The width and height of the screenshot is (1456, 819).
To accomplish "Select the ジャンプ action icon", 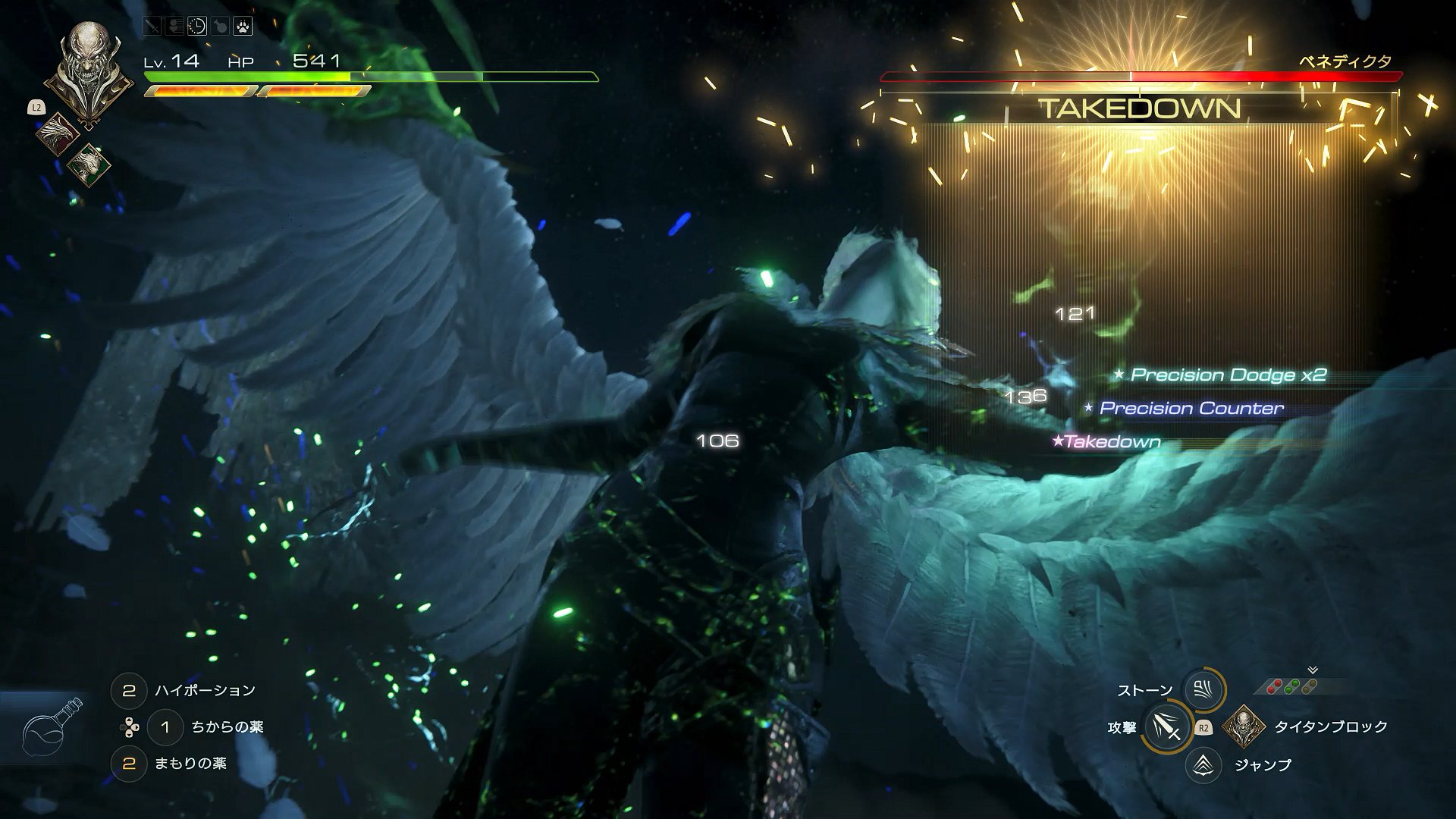I will (1203, 765).
